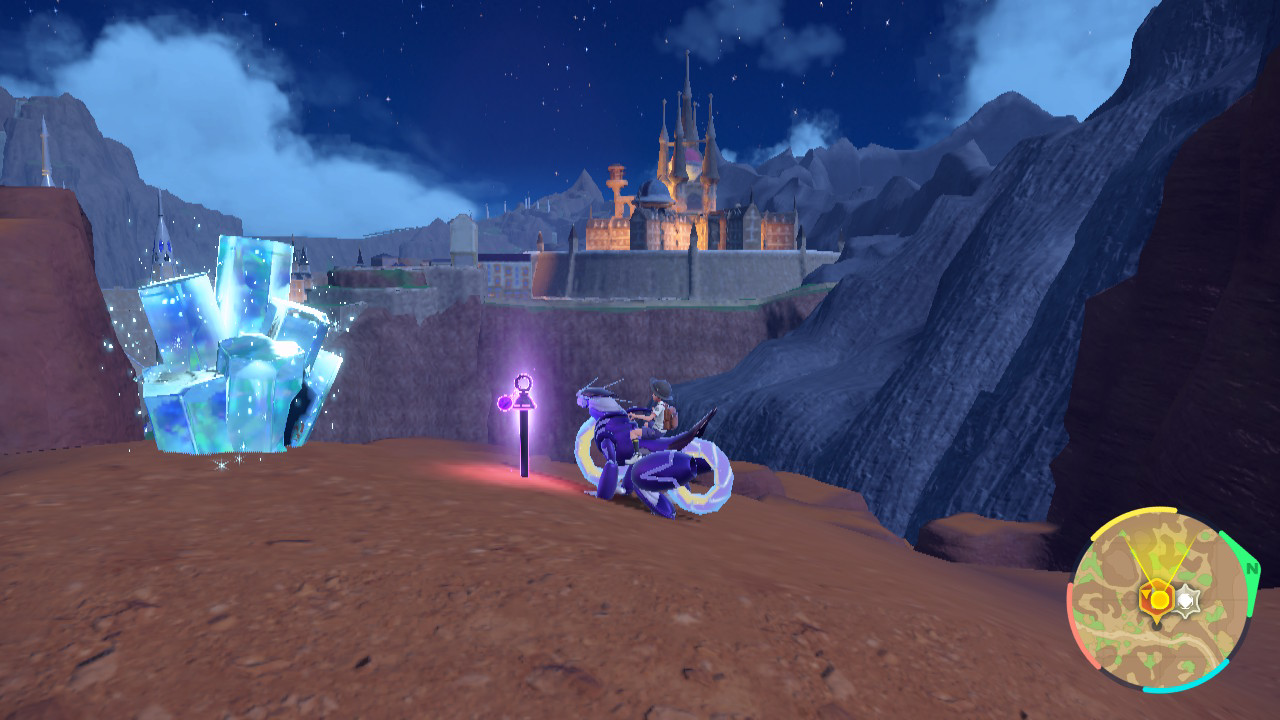This screenshot has width=1280, height=720.
Task: Click the orange hexagonal destination marker
Action: pos(1158,599)
